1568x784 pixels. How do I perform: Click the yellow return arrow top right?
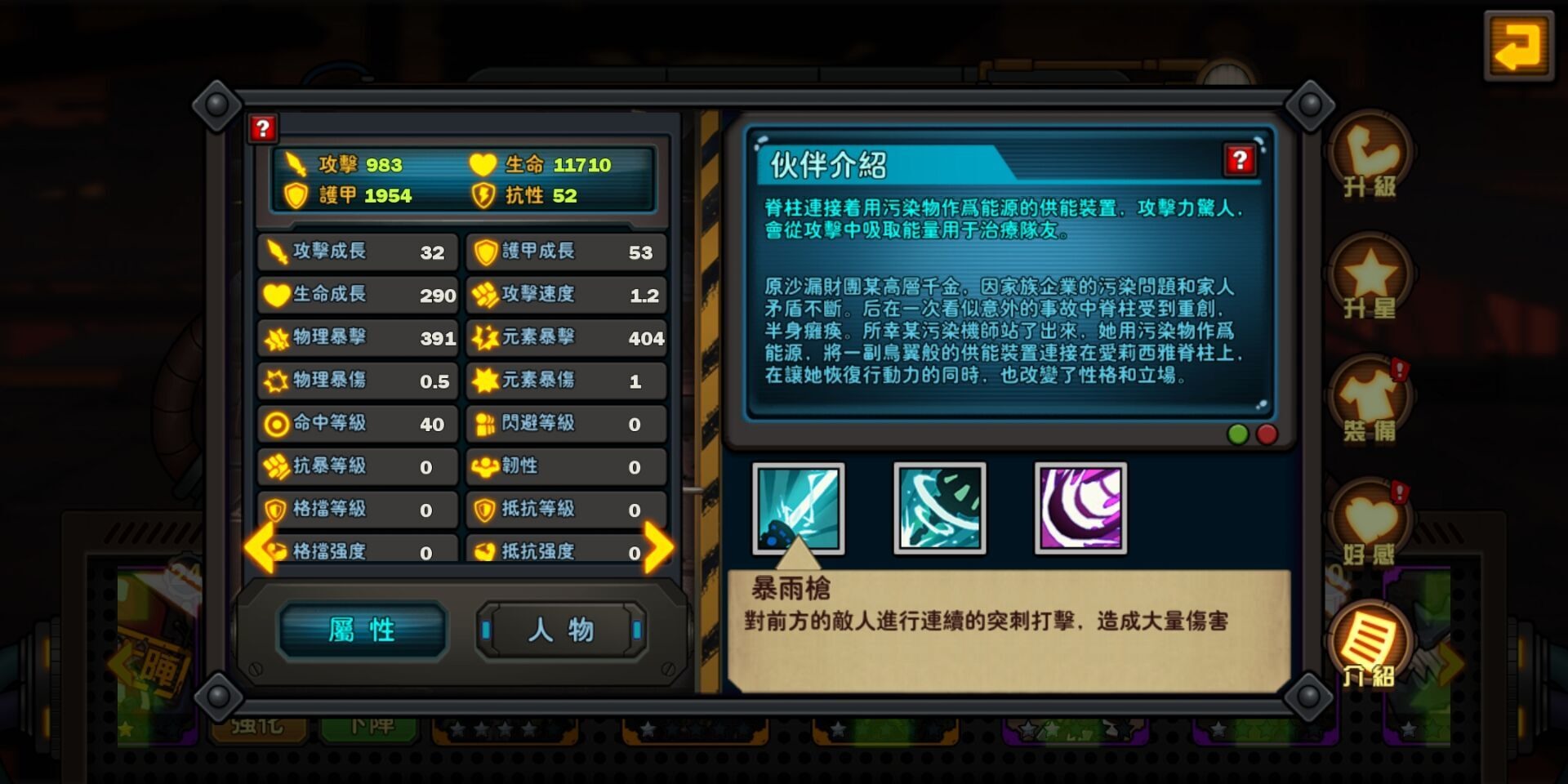(1521, 47)
